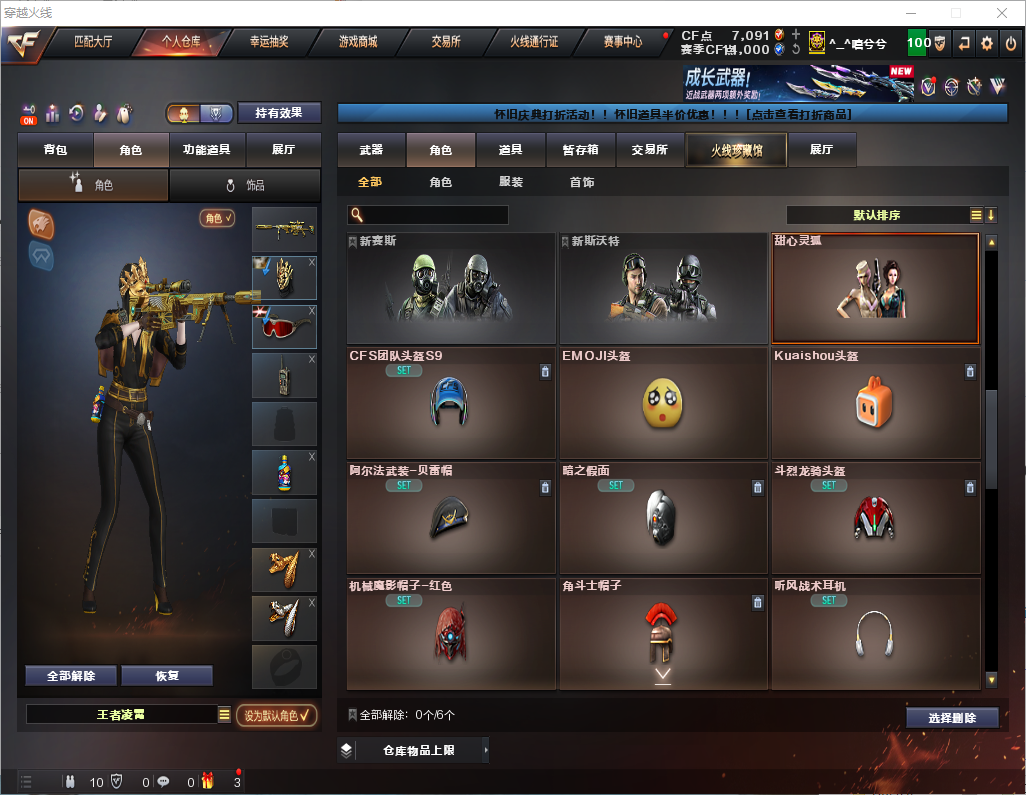The height and width of the screenshot is (795, 1026).
Task: Switch to the 武器 weapons tab
Action: 371,150
